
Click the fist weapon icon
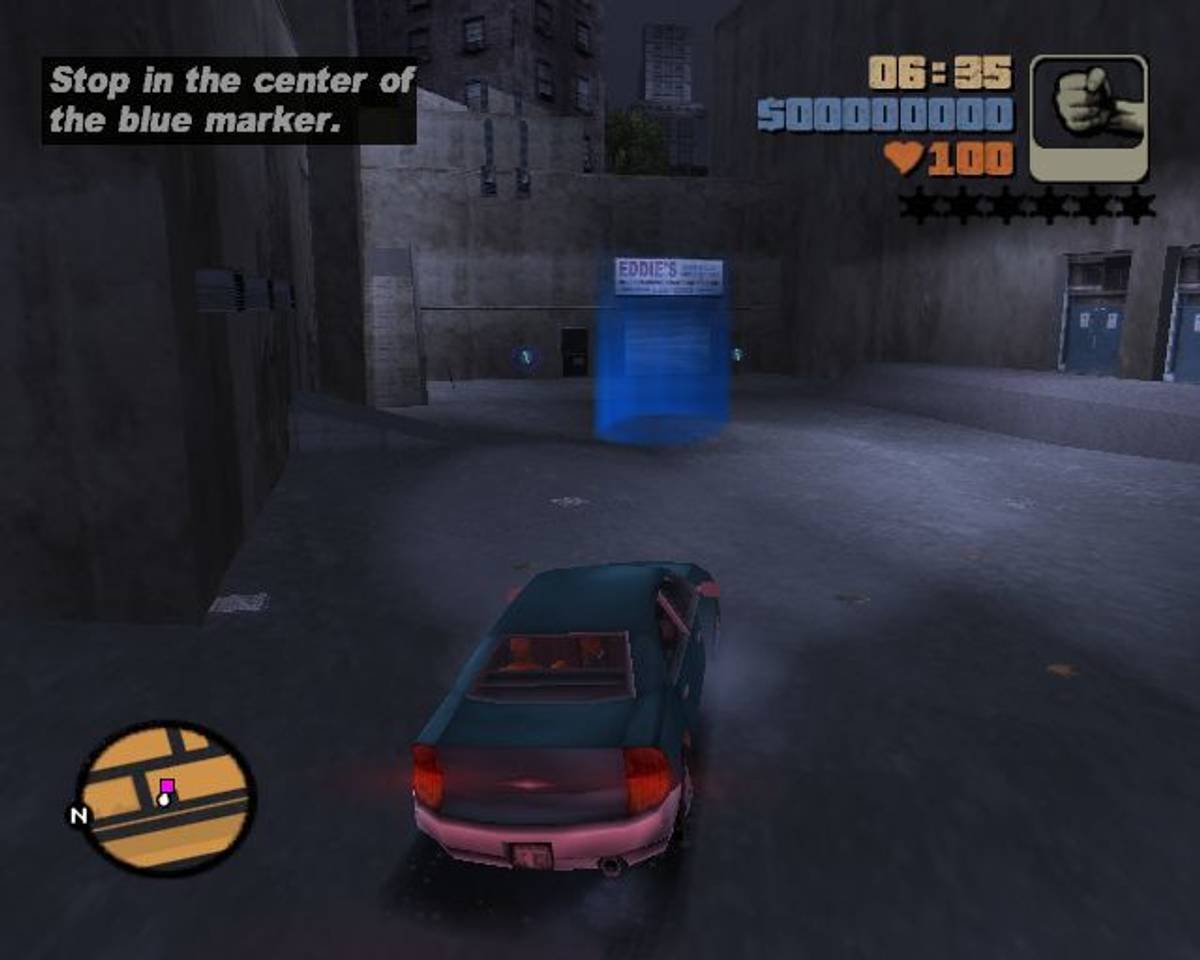pyautogui.click(x=1089, y=118)
